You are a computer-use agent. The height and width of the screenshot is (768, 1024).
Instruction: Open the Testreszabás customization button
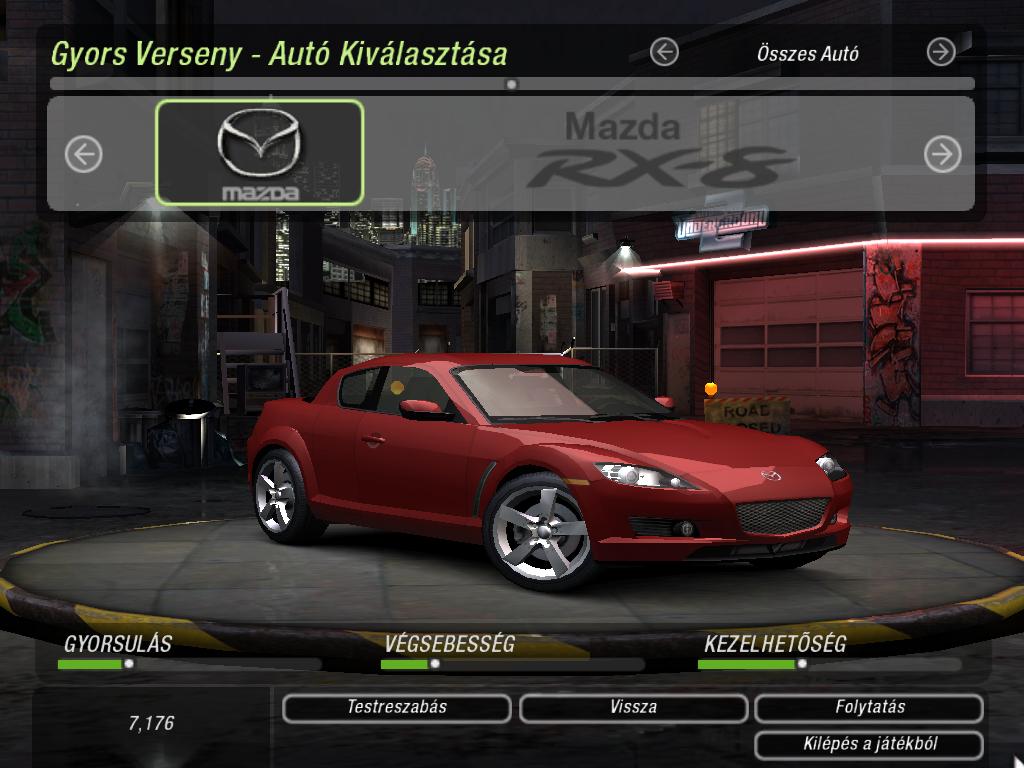[x=396, y=708]
